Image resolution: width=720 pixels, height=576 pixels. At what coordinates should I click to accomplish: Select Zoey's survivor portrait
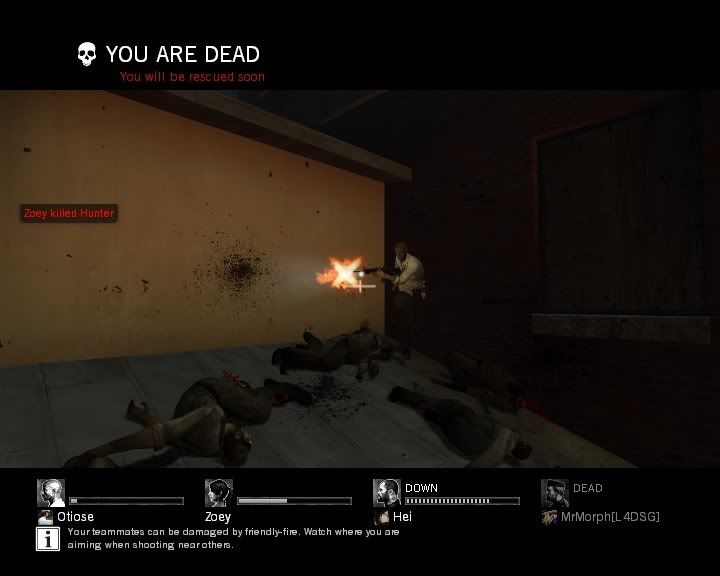click(x=219, y=492)
